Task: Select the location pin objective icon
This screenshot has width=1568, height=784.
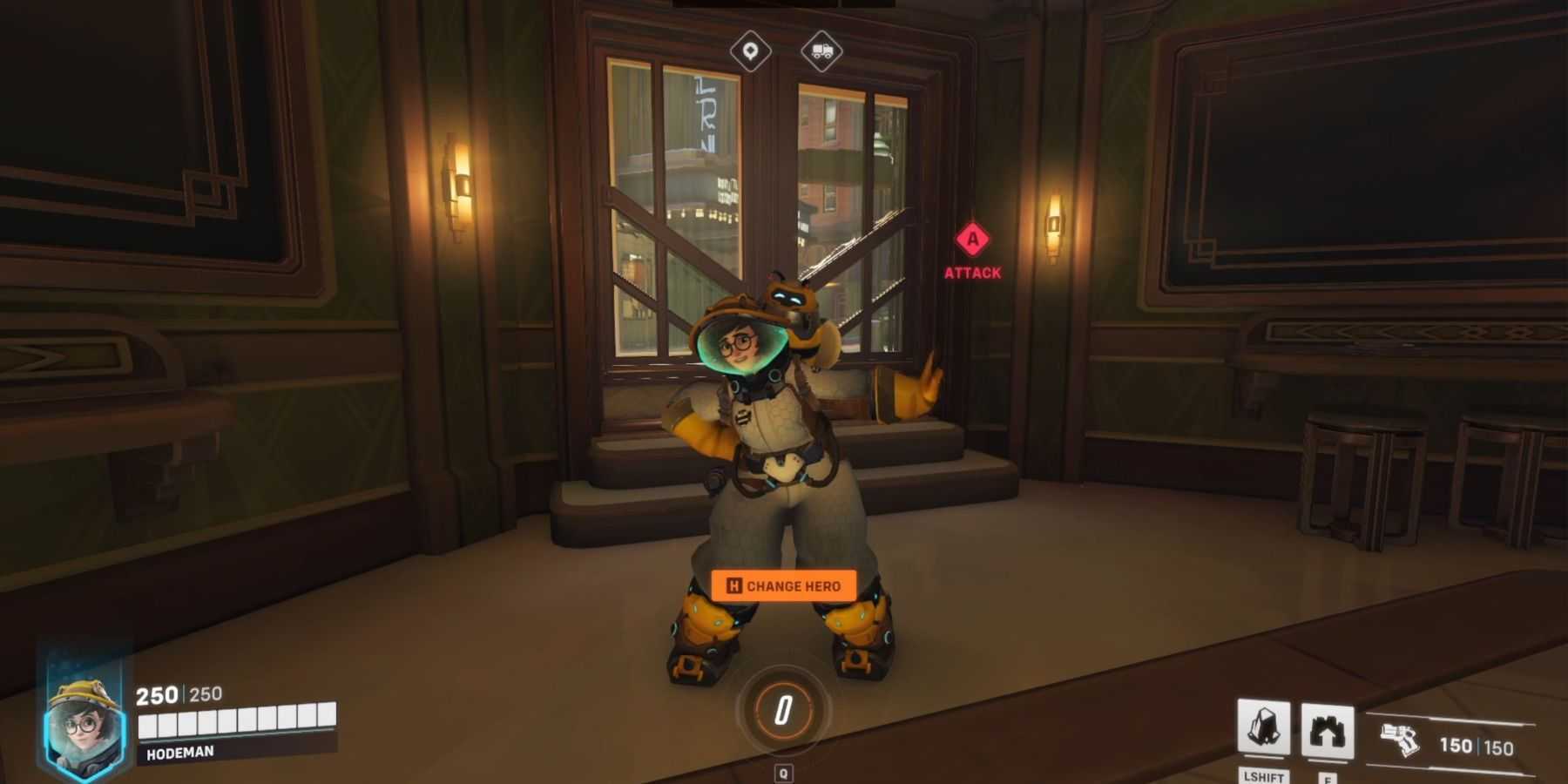Action: [x=750, y=51]
